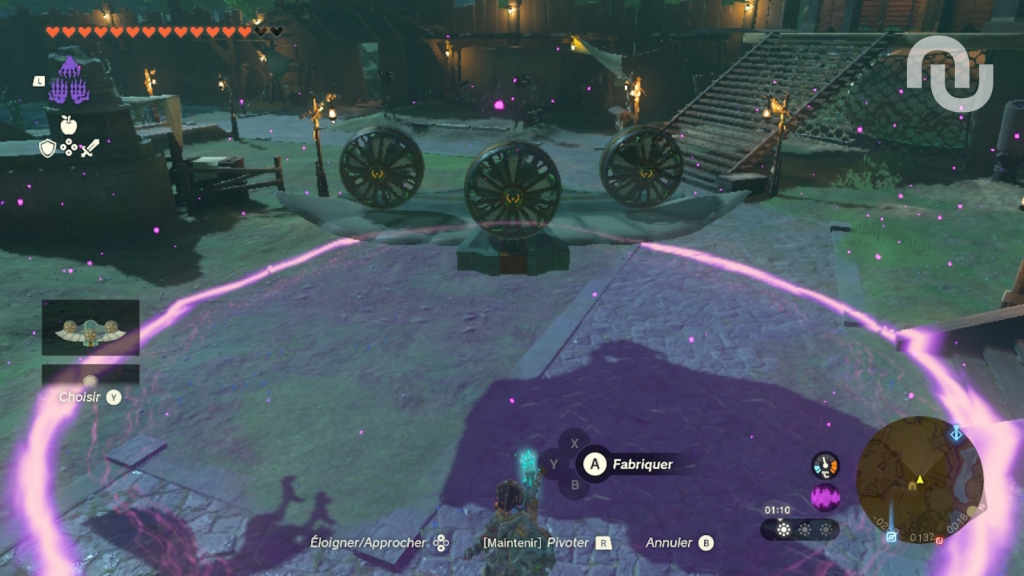This screenshot has height=576, width=1024.
Task: Select the purple Autobuild hands ability icon
Action: (x=69, y=82)
